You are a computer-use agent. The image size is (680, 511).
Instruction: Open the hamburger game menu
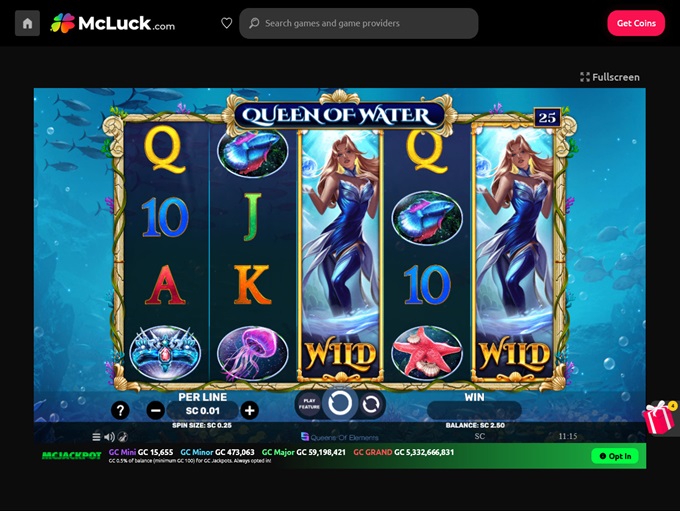tap(97, 437)
